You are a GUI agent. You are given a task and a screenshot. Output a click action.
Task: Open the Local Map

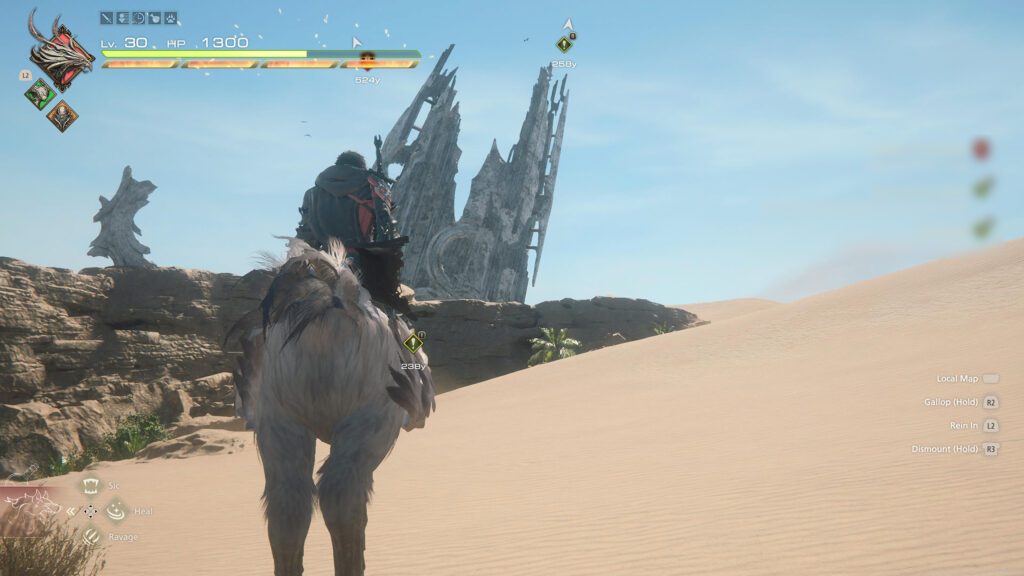(x=957, y=379)
